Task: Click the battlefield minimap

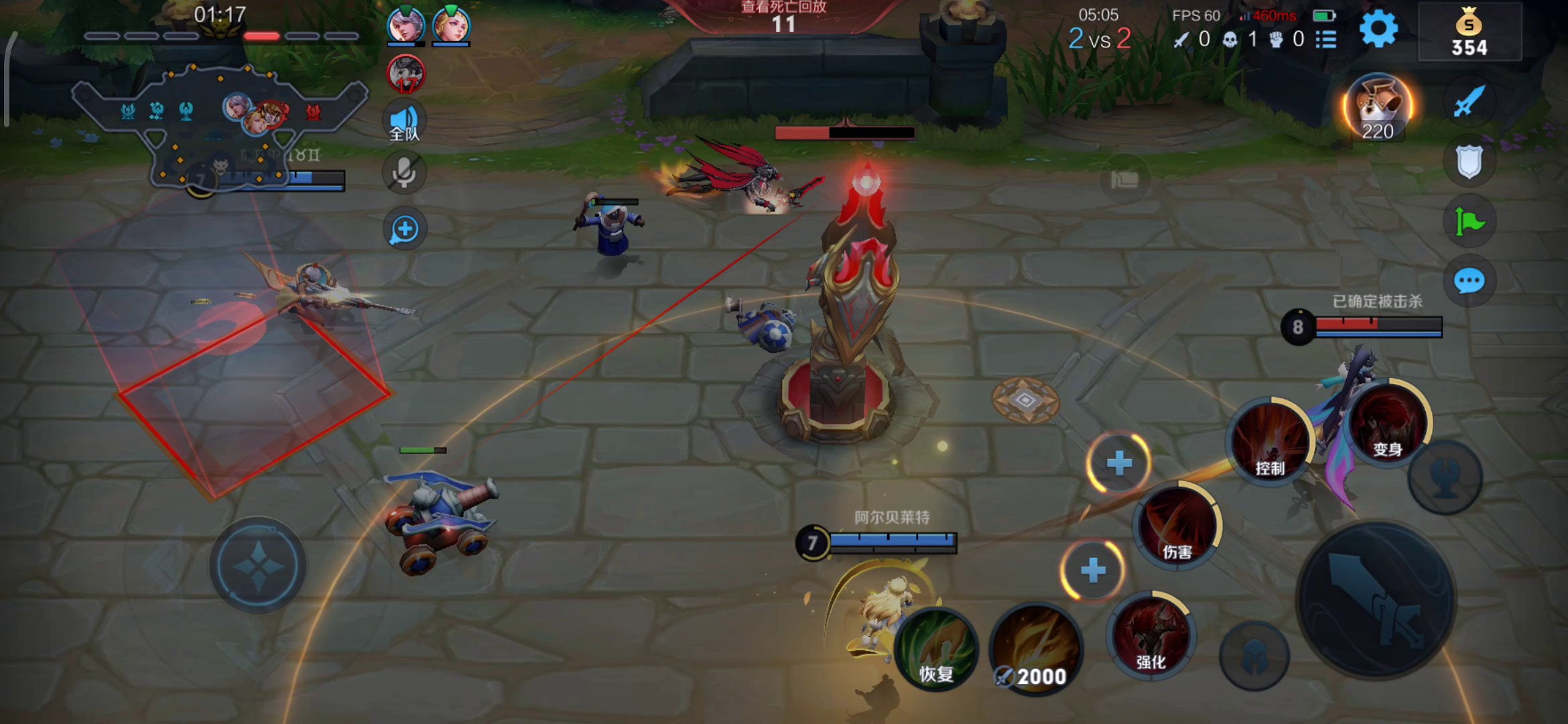Action: [220, 124]
